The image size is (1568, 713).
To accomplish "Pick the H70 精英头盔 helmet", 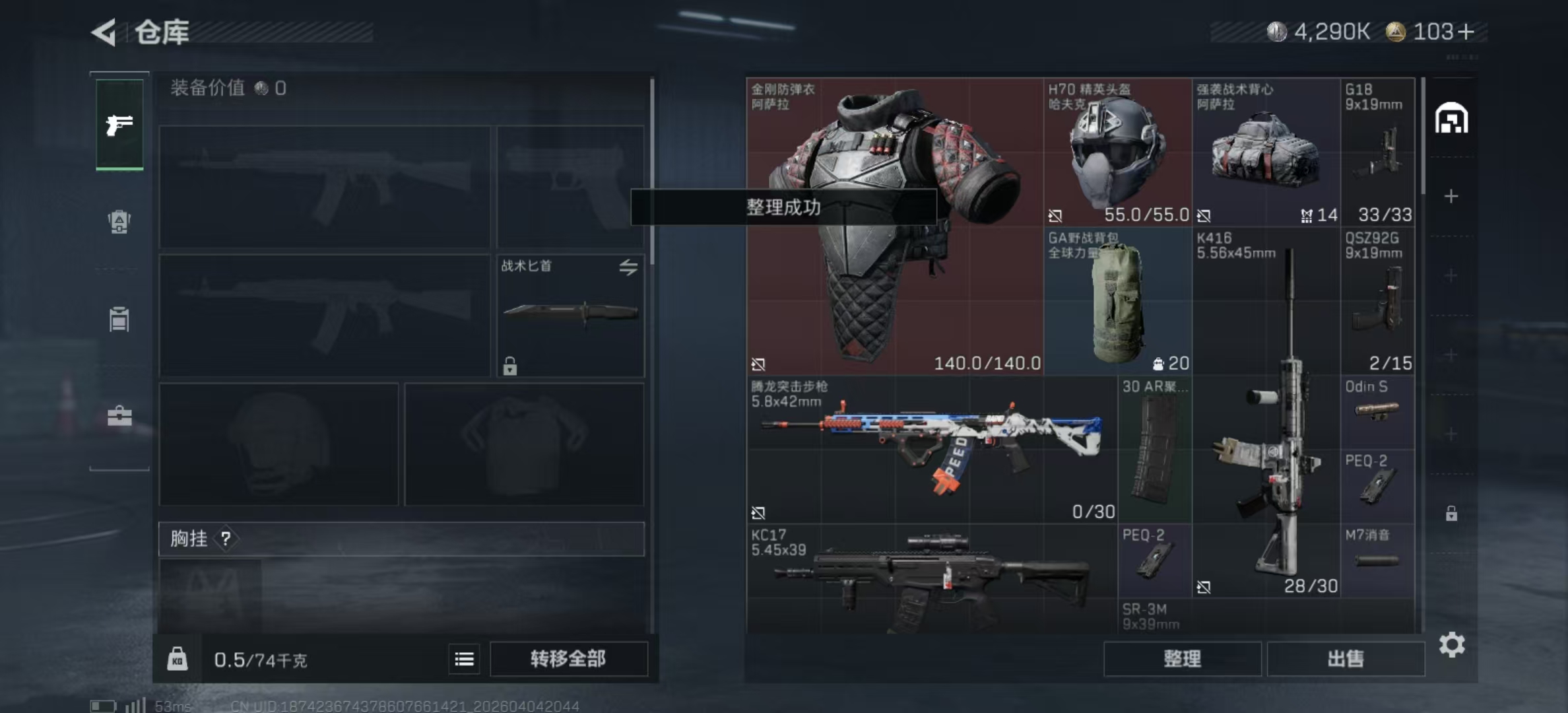I will (1117, 153).
